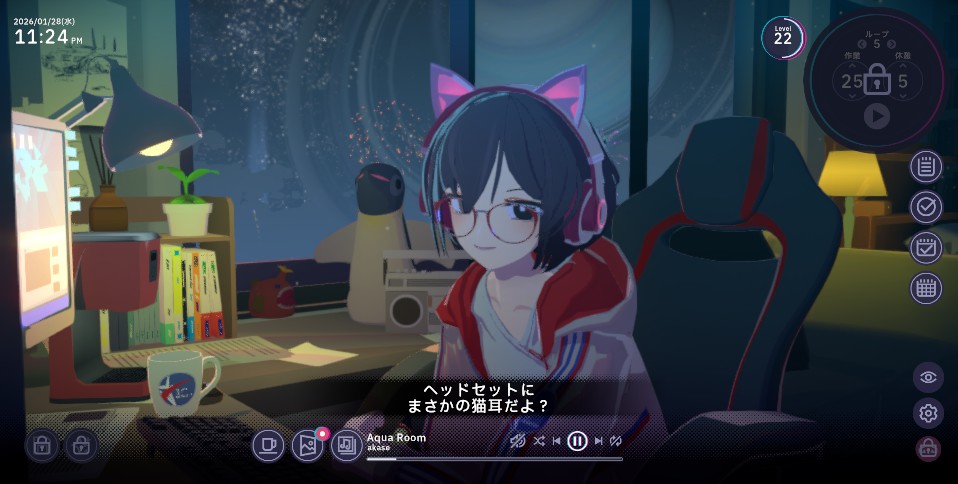Open the coffee cup menu
This screenshot has height=484, width=958.
pos(268,445)
